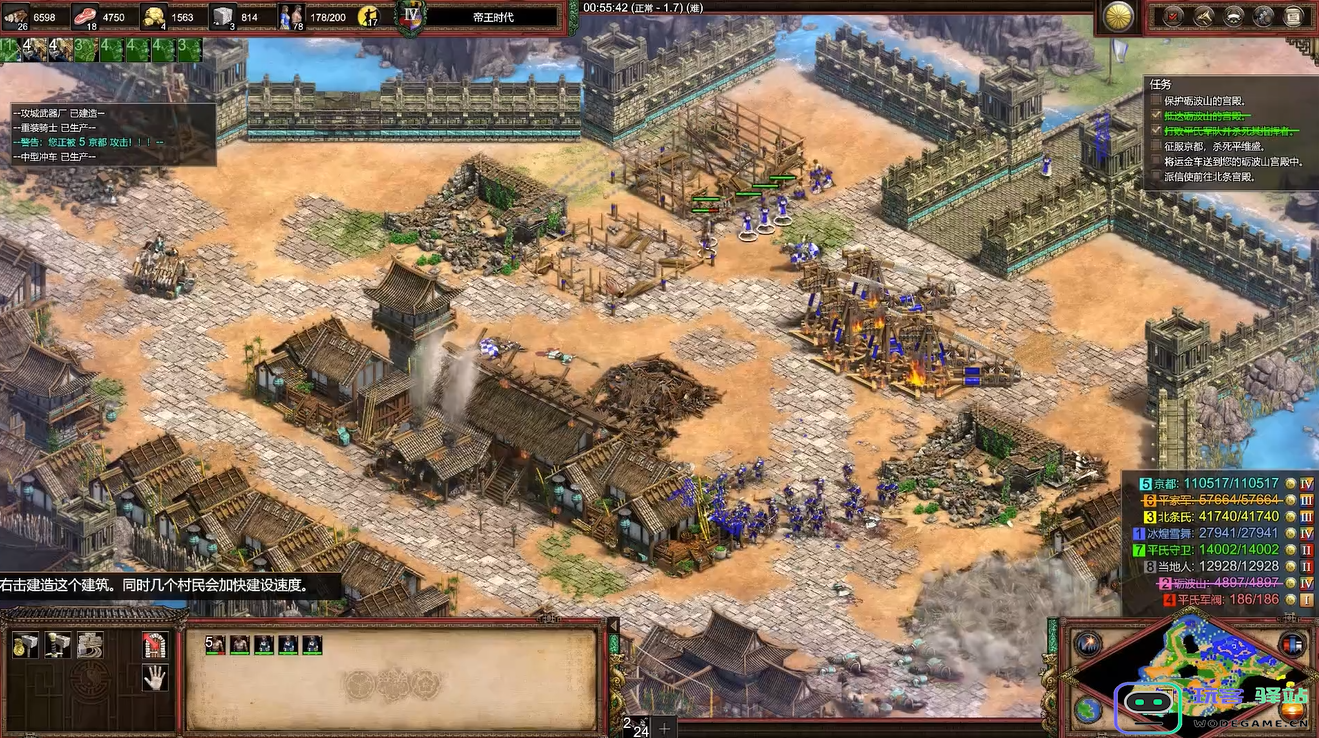Click the golden chrysanthemum civilization emblem
This screenshot has width=1319, height=738.
coord(1119,16)
